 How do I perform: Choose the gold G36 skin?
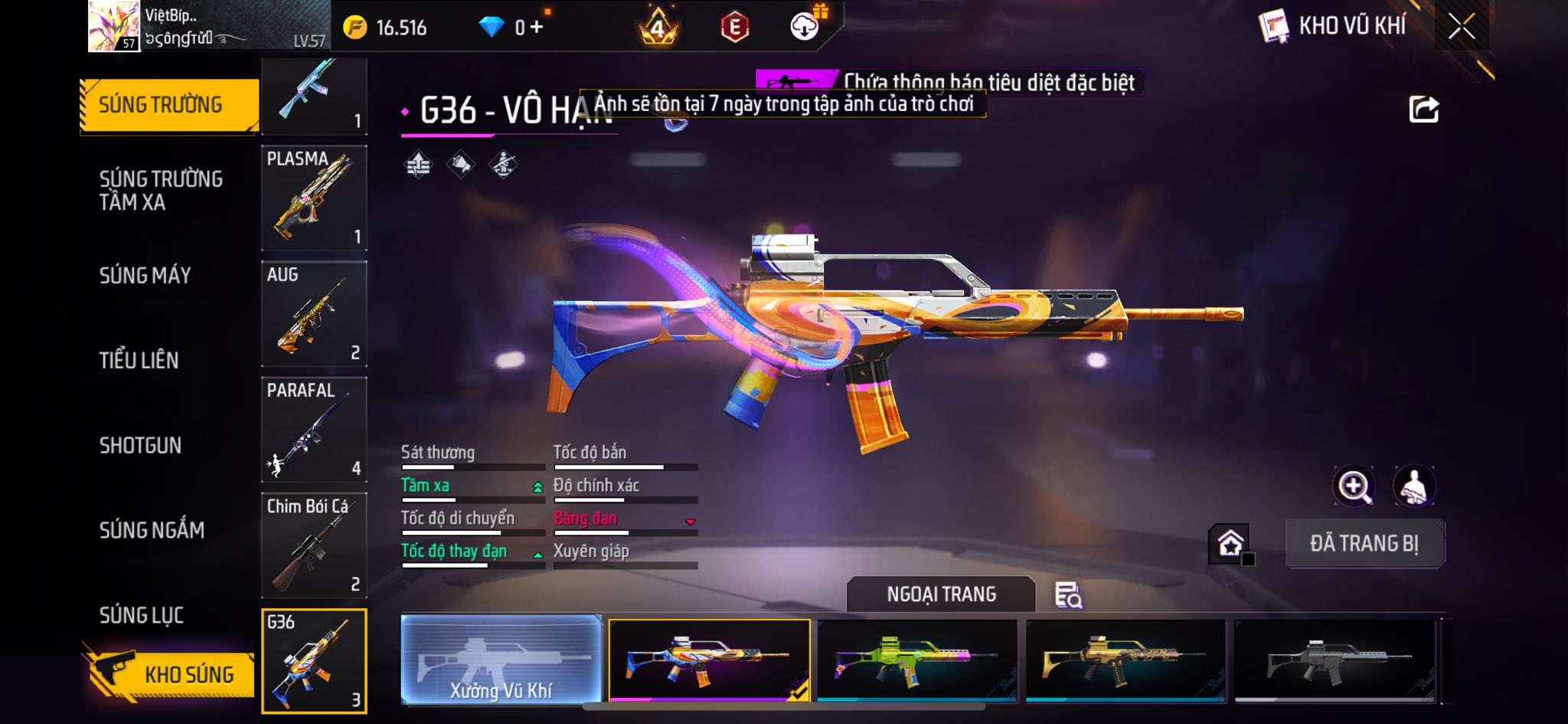[1125, 659]
